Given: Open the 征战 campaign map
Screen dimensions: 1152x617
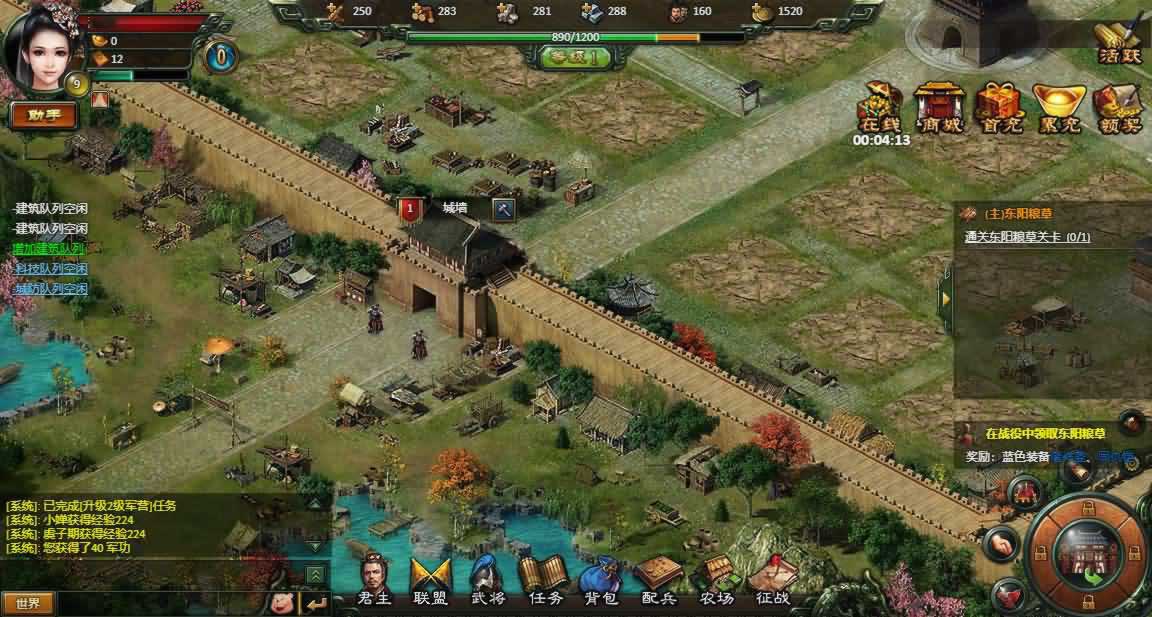Looking at the screenshot, I should [772, 581].
